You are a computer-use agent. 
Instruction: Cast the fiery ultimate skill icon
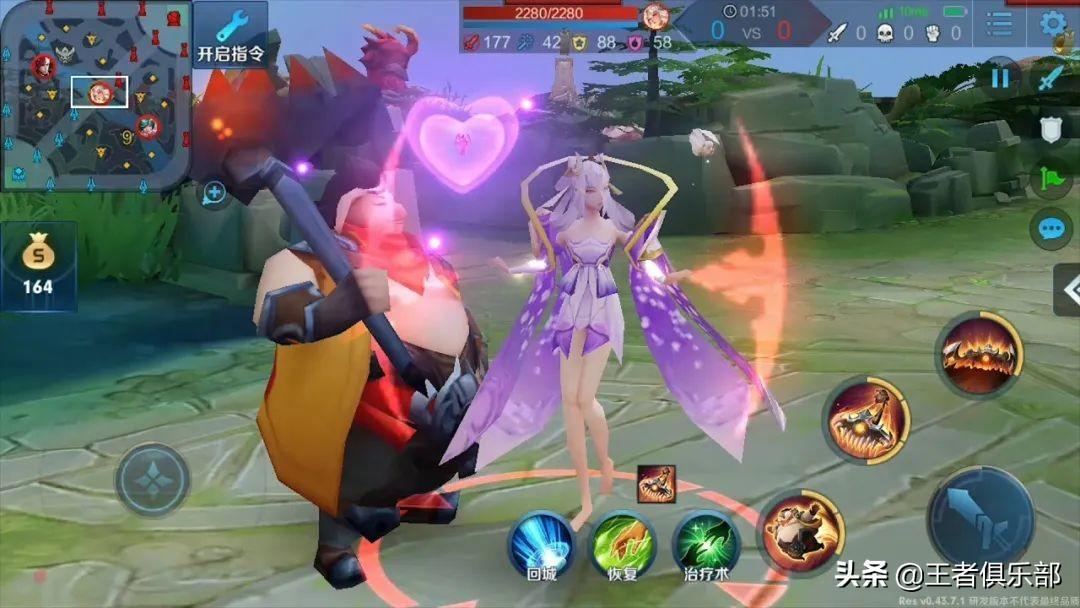coord(979,353)
